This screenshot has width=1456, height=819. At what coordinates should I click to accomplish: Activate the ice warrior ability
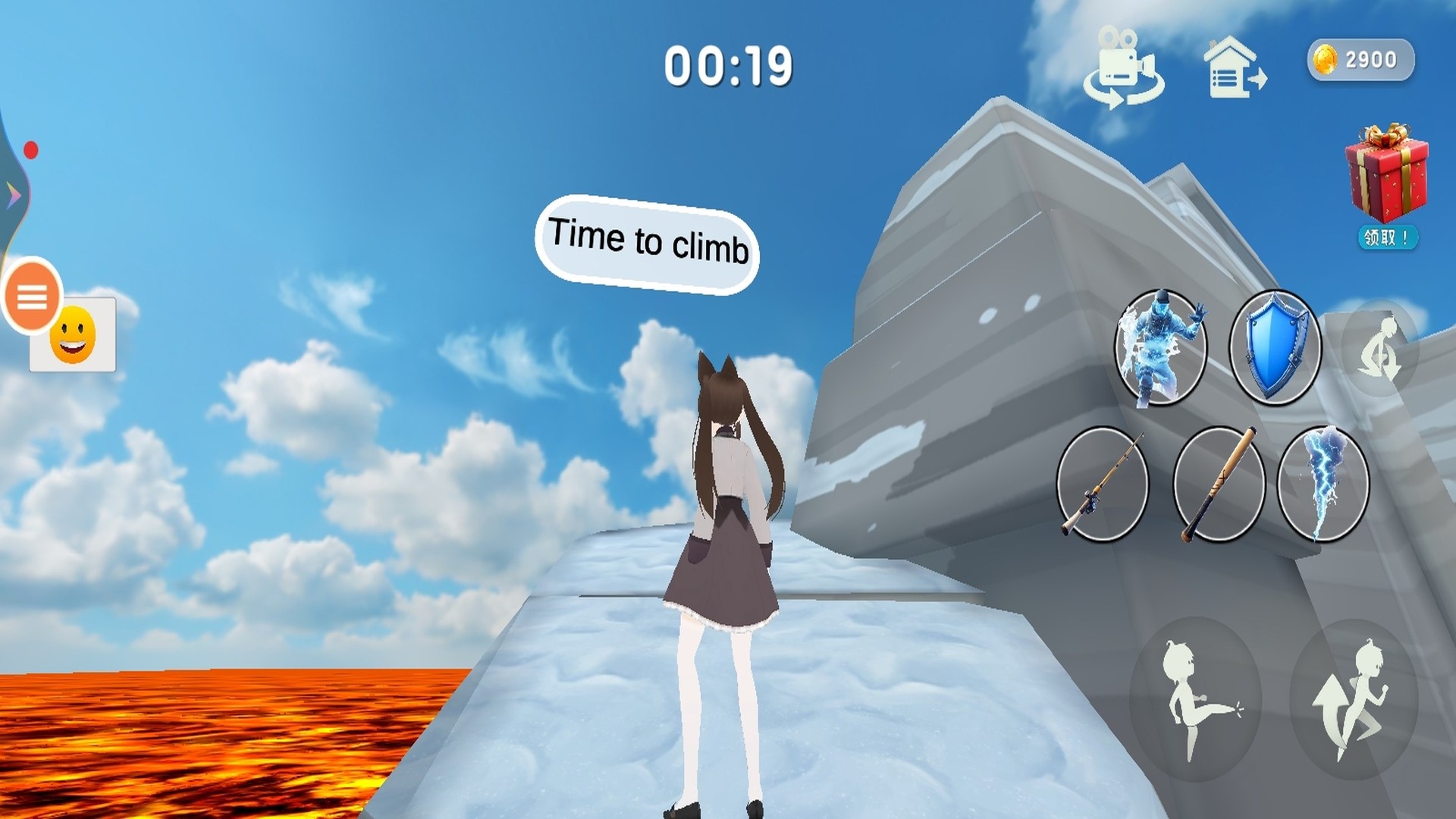pos(1160,348)
